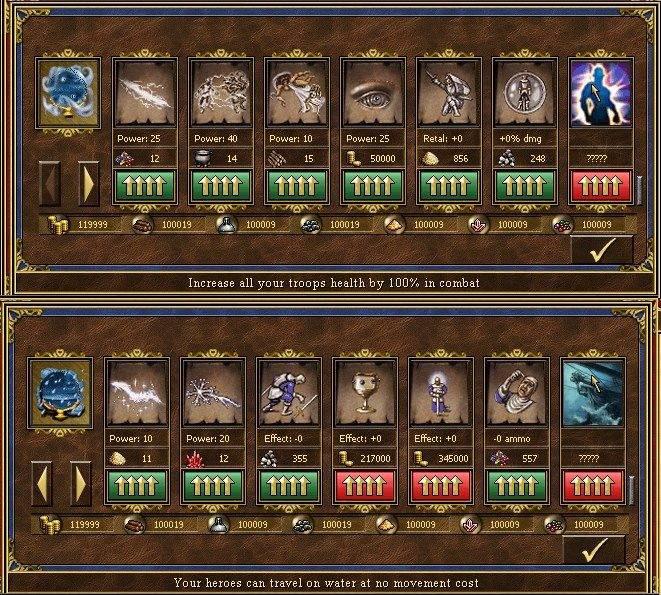Click the right arrow in the water travel panel

[x=81, y=484]
